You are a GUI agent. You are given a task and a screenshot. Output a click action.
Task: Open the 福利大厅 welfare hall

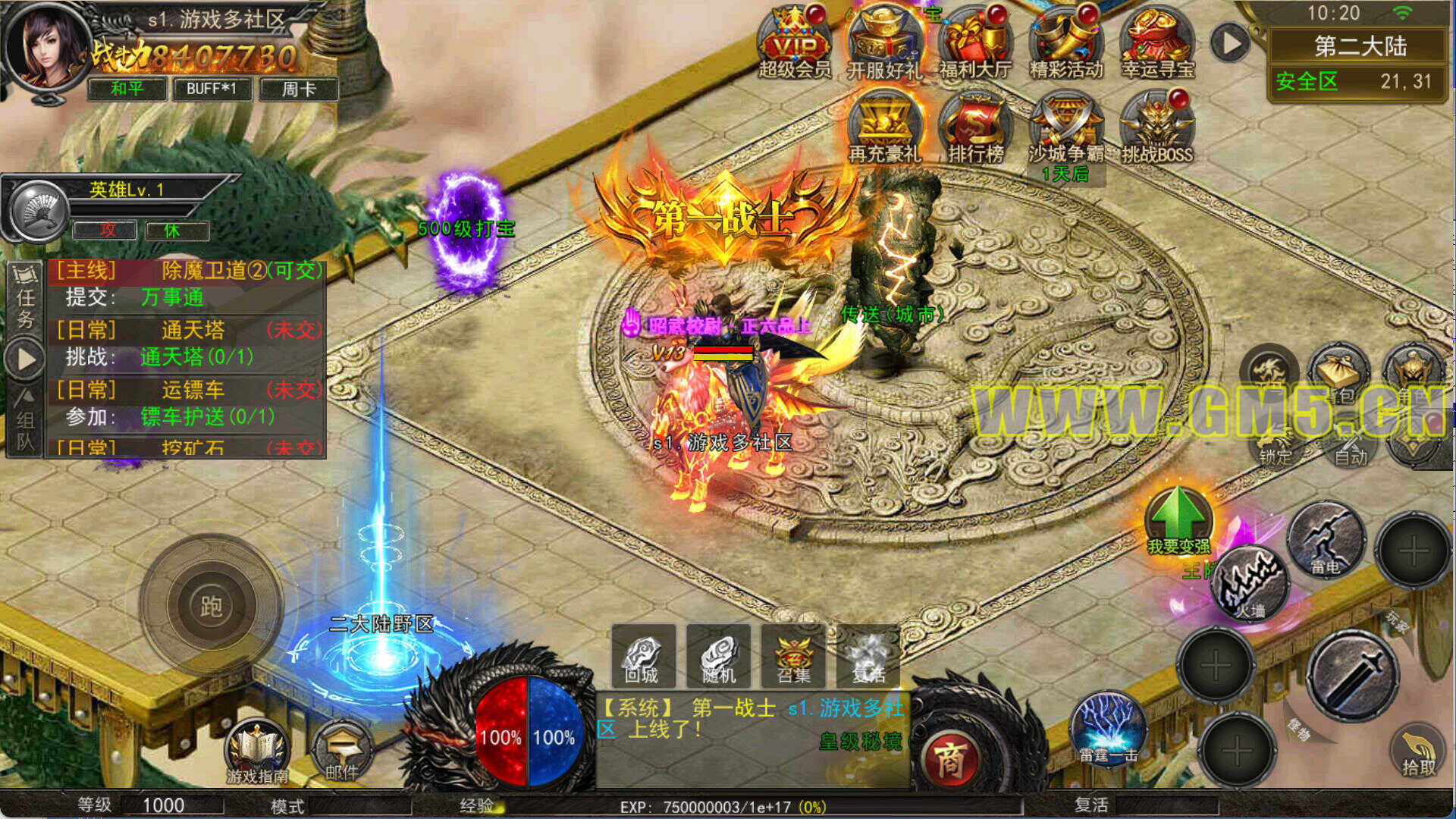coord(975,42)
